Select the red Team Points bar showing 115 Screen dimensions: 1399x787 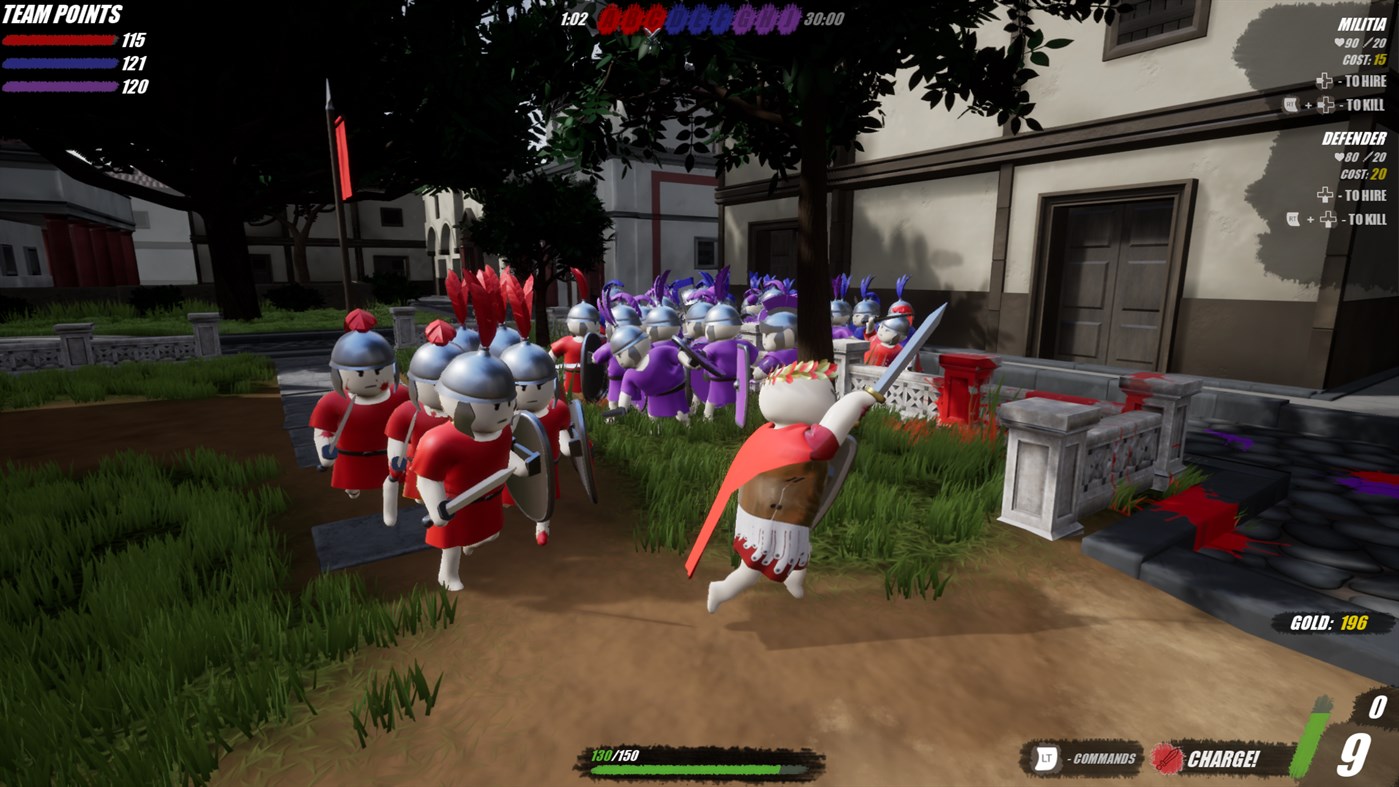coord(60,38)
